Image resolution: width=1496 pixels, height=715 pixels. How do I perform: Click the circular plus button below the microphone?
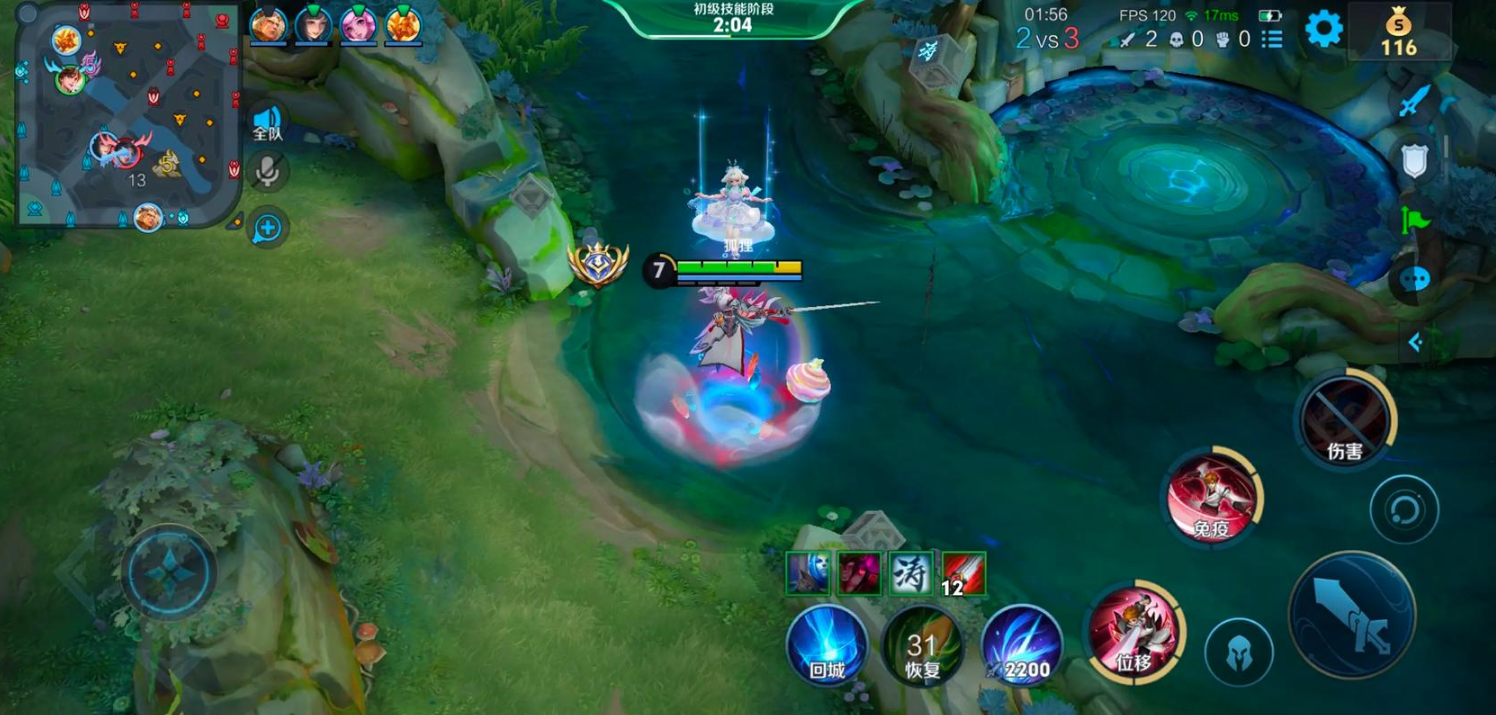click(267, 228)
